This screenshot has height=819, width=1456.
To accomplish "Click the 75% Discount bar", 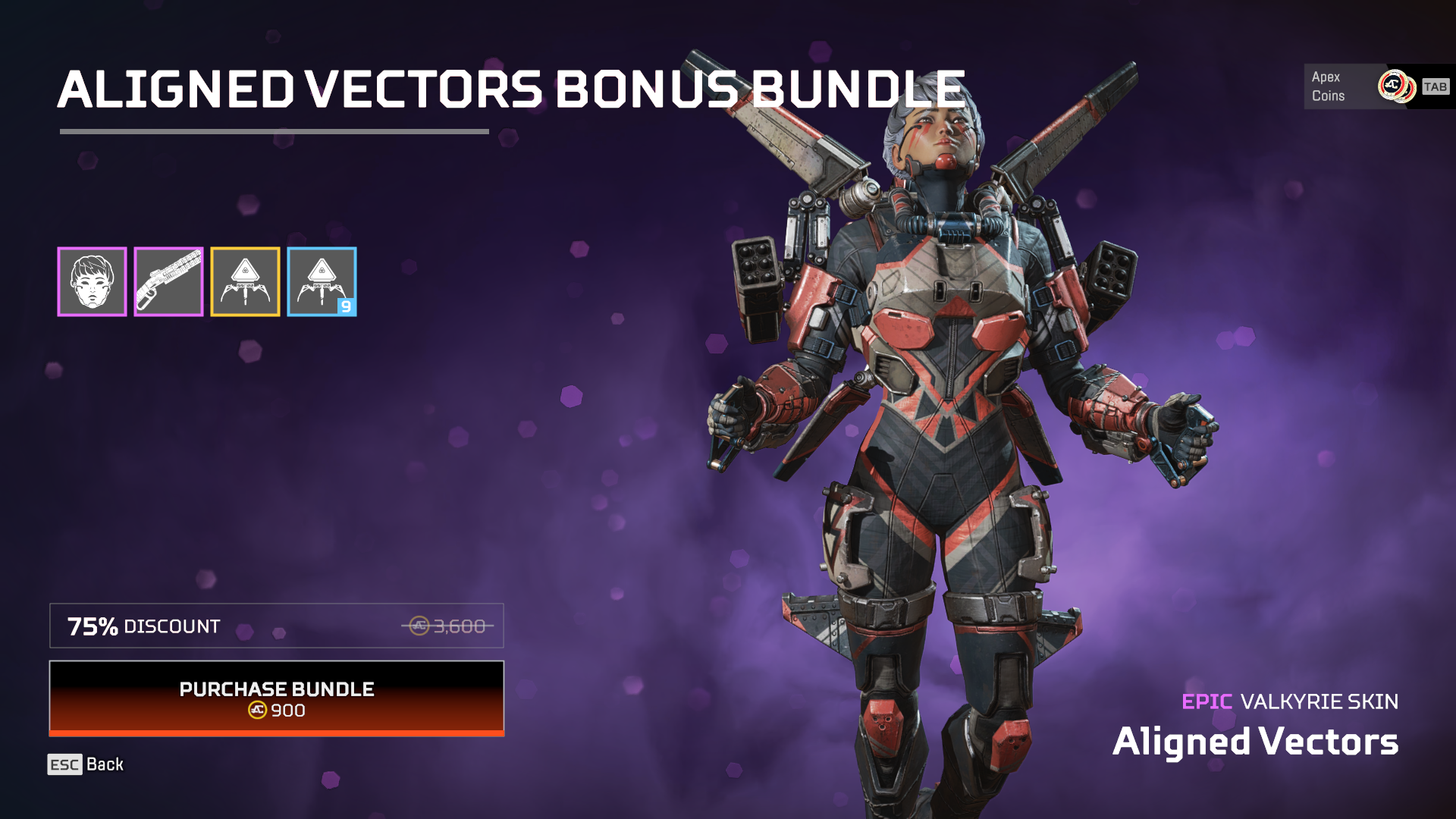I will click(x=278, y=626).
